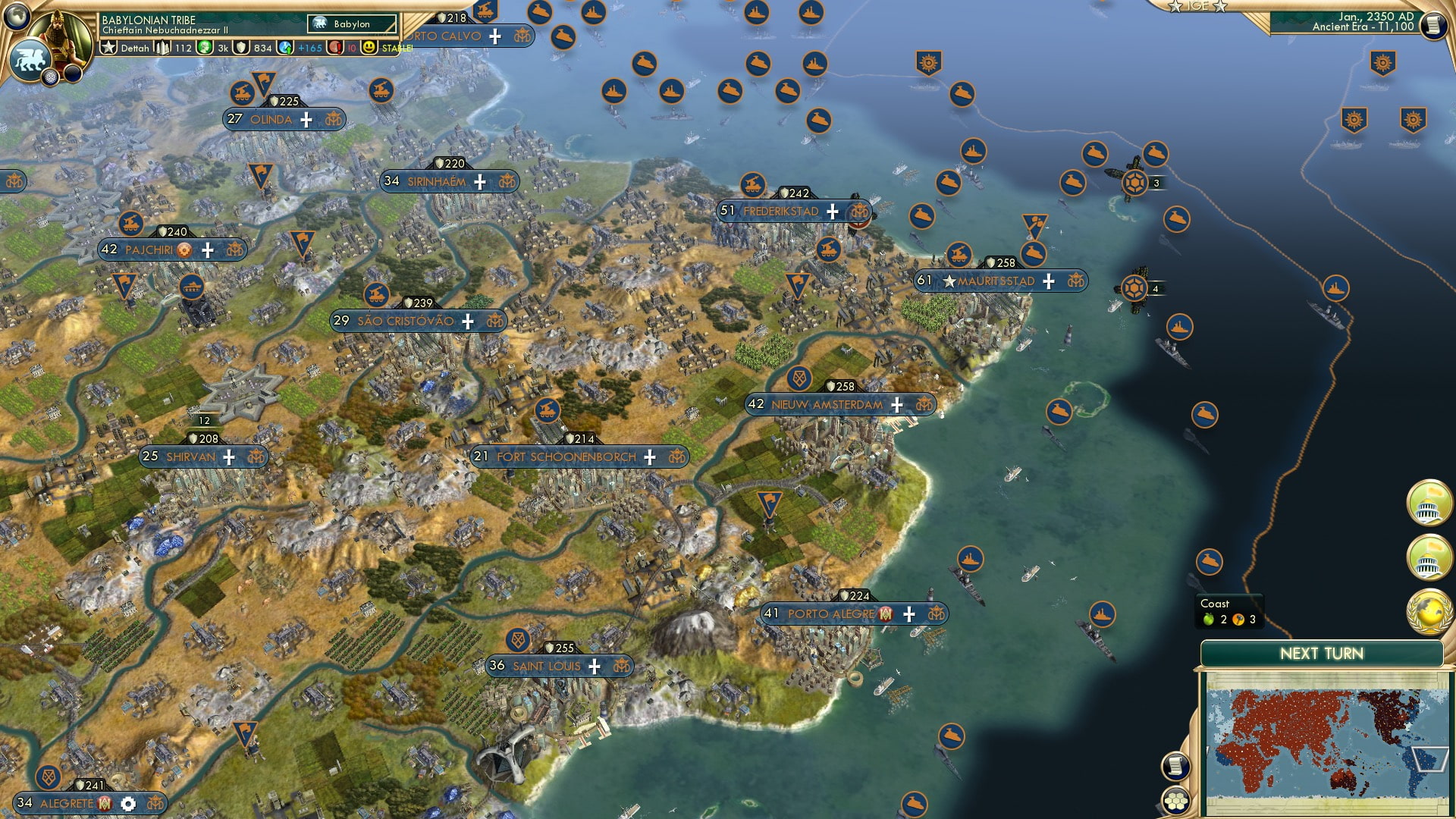
Task: Select the Saint Louis city banner
Action: coord(546,667)
